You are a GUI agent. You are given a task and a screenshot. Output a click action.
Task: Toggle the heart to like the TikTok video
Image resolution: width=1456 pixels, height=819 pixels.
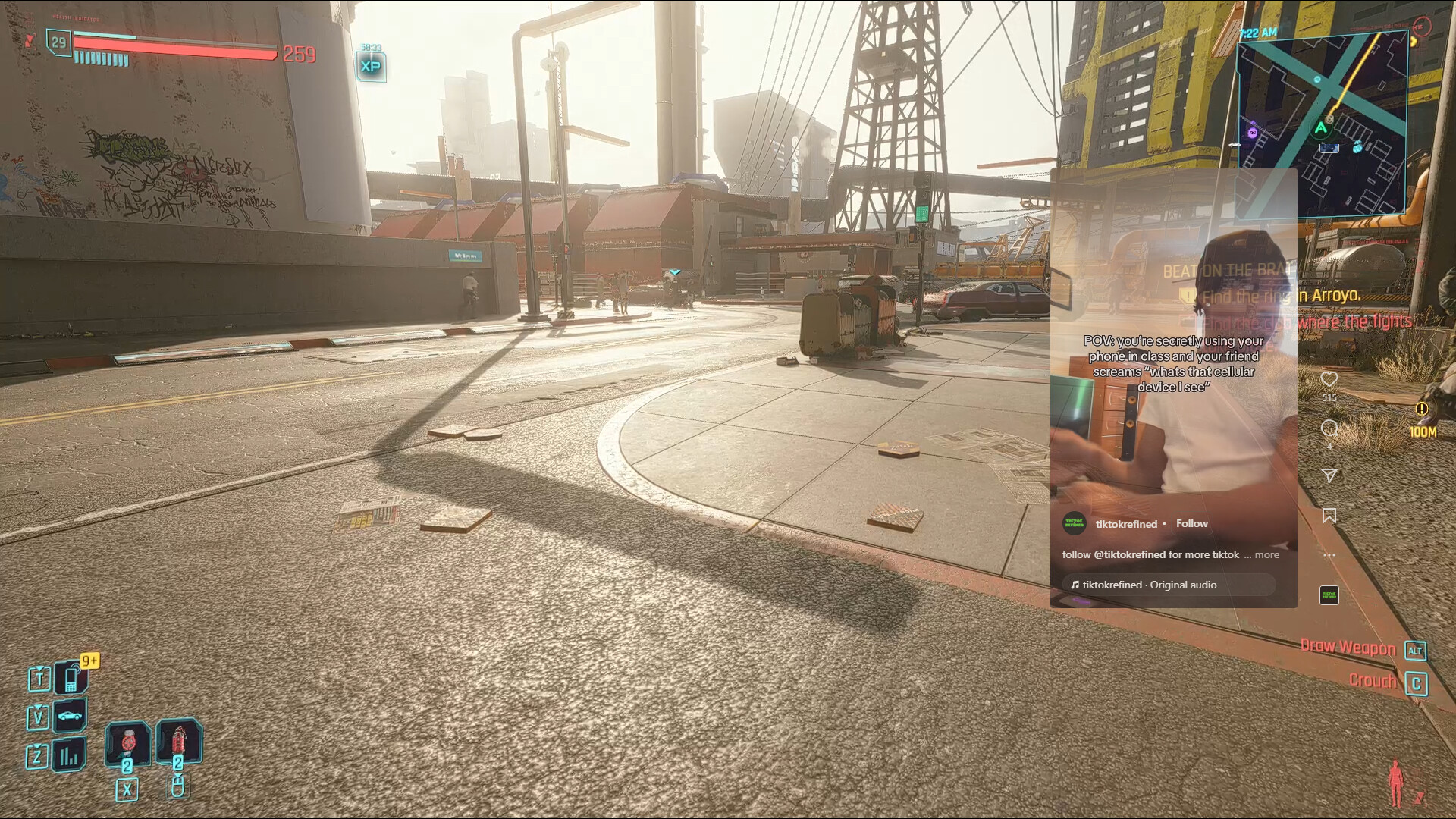[x=1329, y=380]
